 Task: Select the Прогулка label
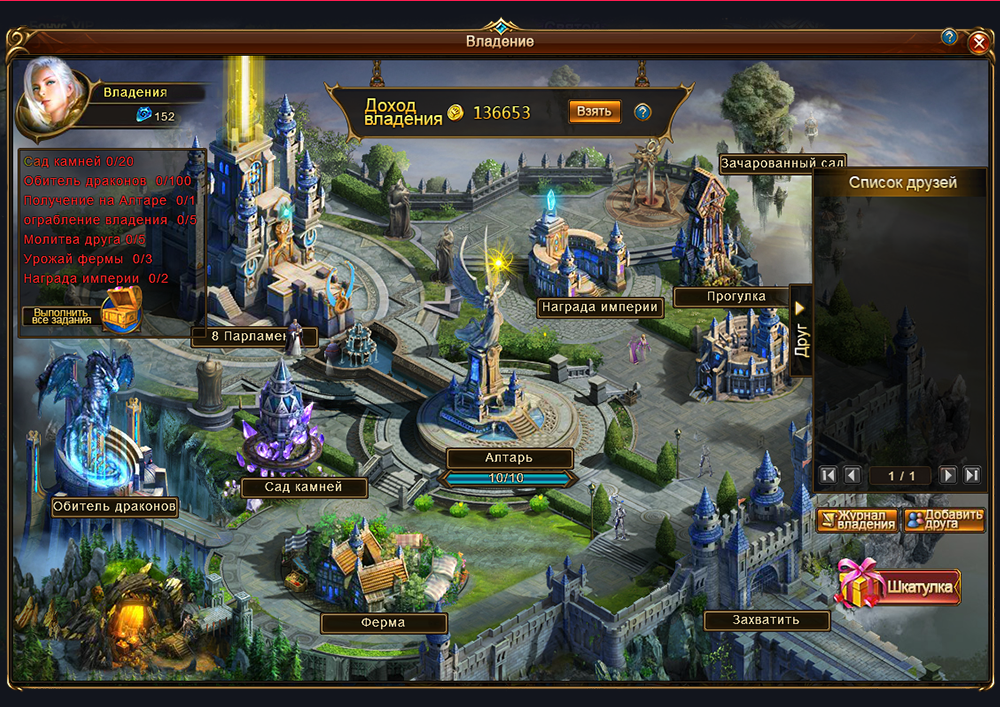tap(733, 297)
